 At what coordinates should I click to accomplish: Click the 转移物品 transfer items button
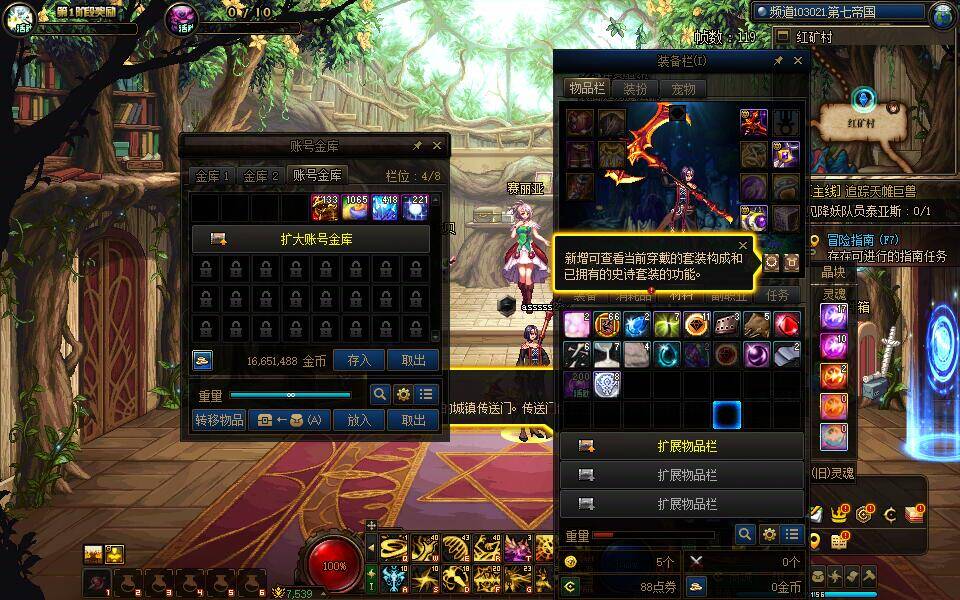[x=219, y=420]
